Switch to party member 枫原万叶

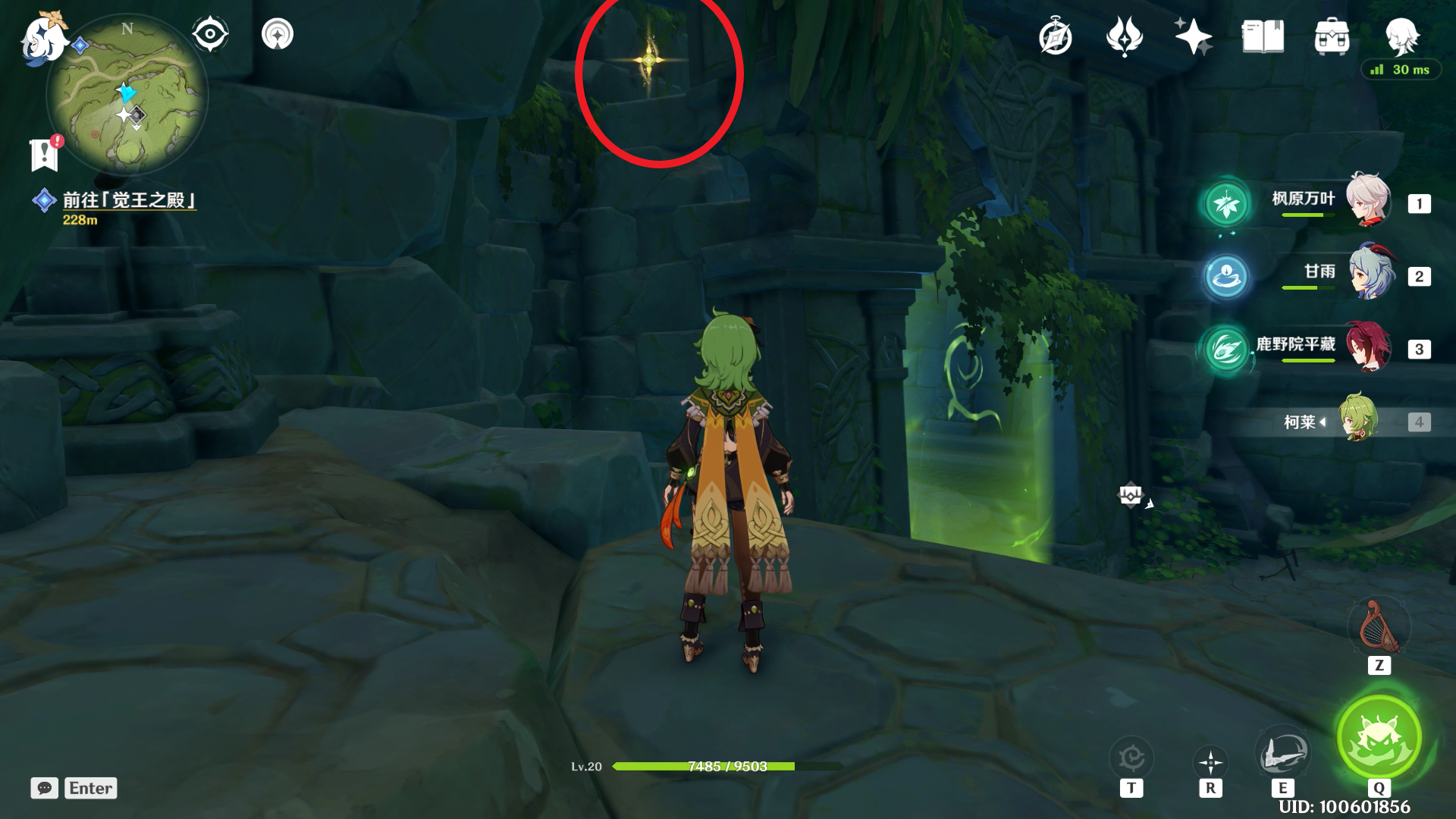coord(1367,201)
